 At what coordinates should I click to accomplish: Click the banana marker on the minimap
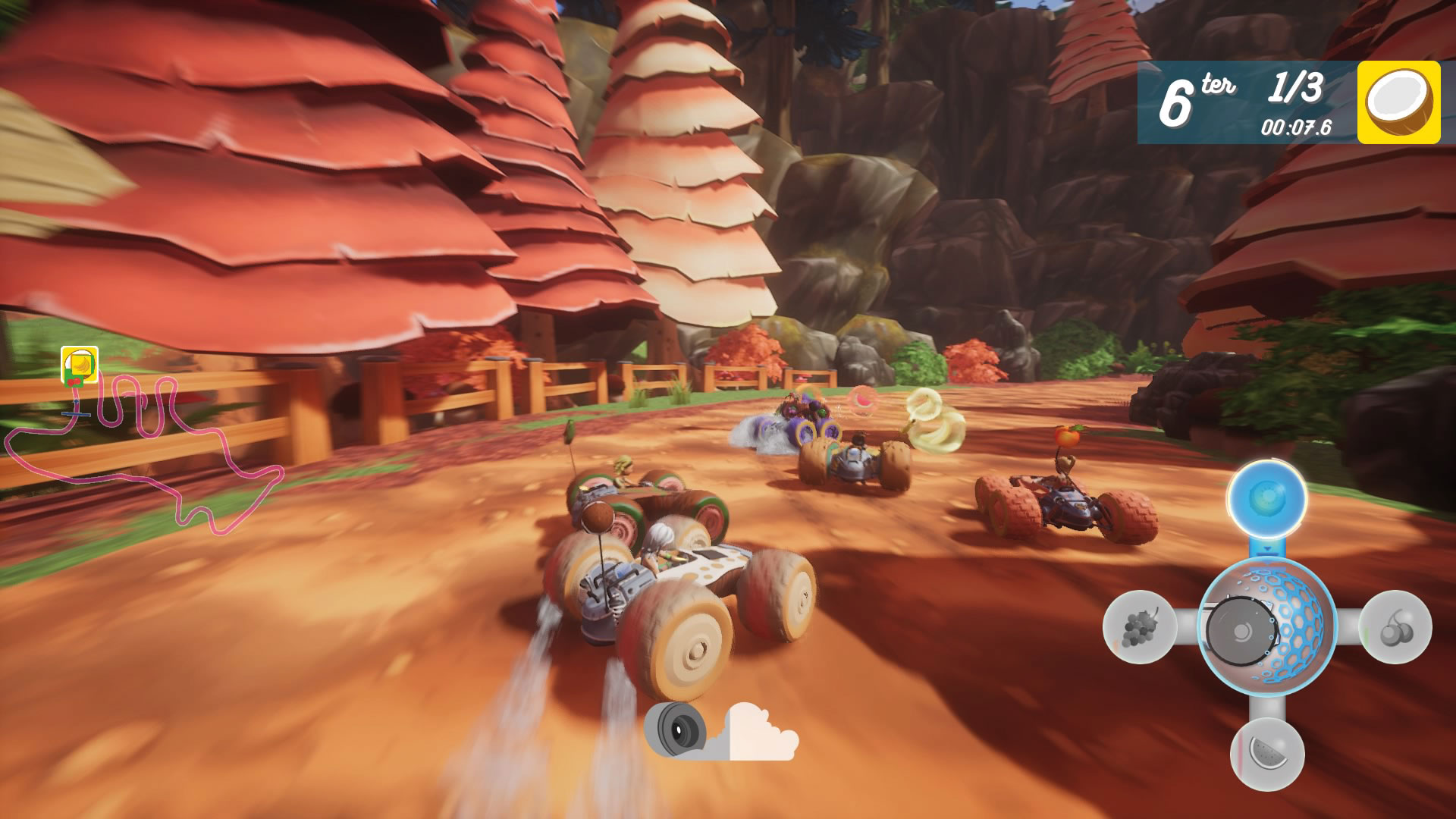[81, 364]
